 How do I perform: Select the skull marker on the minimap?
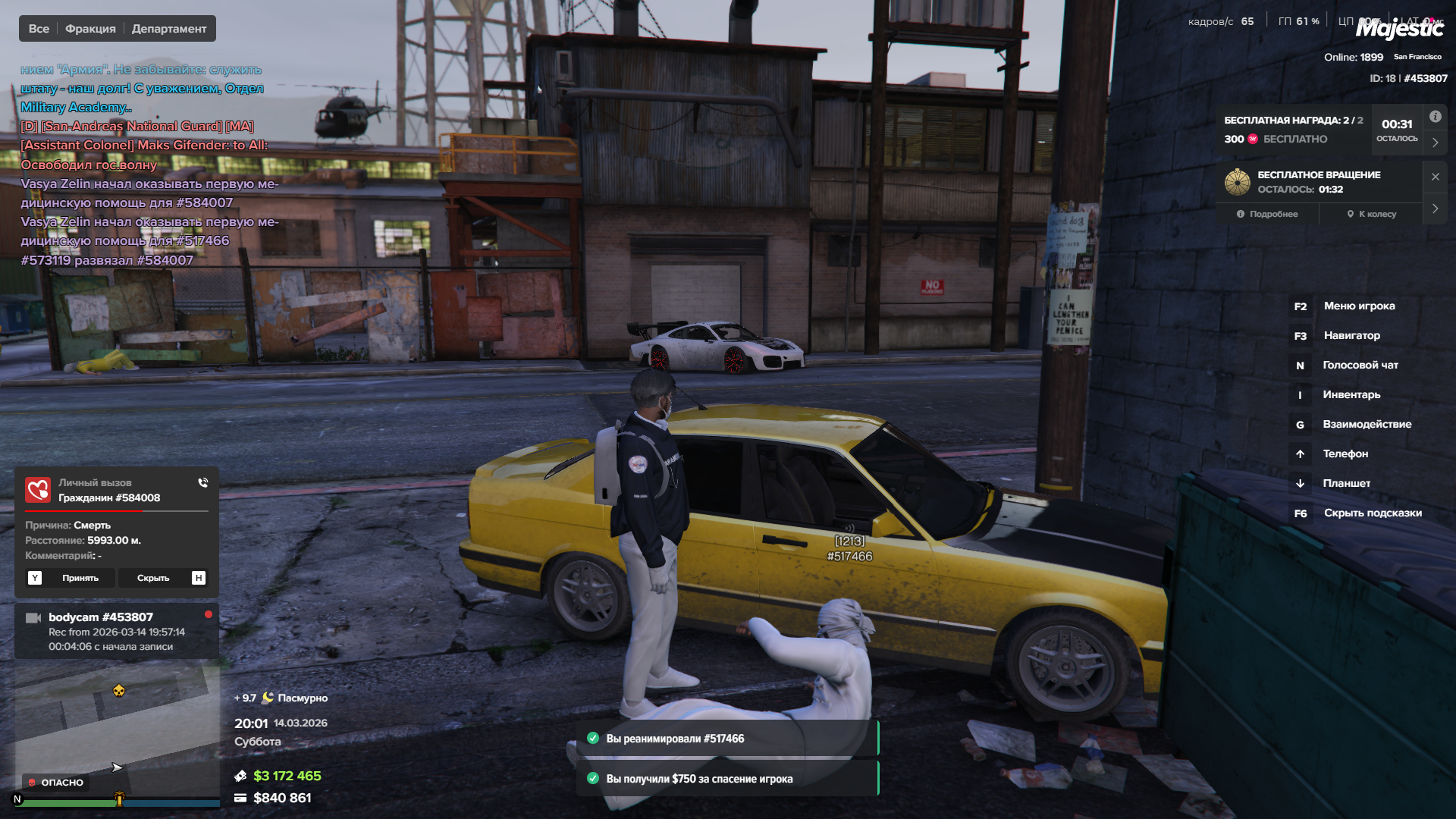(119, 690)
